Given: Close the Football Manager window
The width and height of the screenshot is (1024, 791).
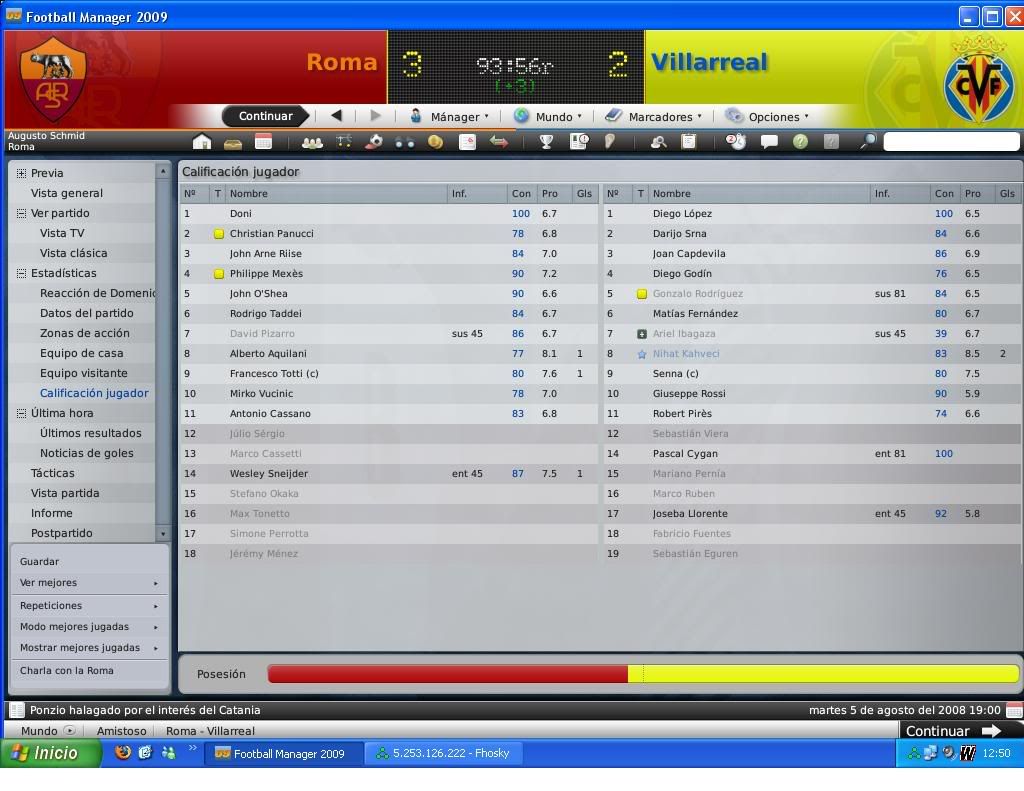Looking at the screenshot, I should [x=1012, y=16].
